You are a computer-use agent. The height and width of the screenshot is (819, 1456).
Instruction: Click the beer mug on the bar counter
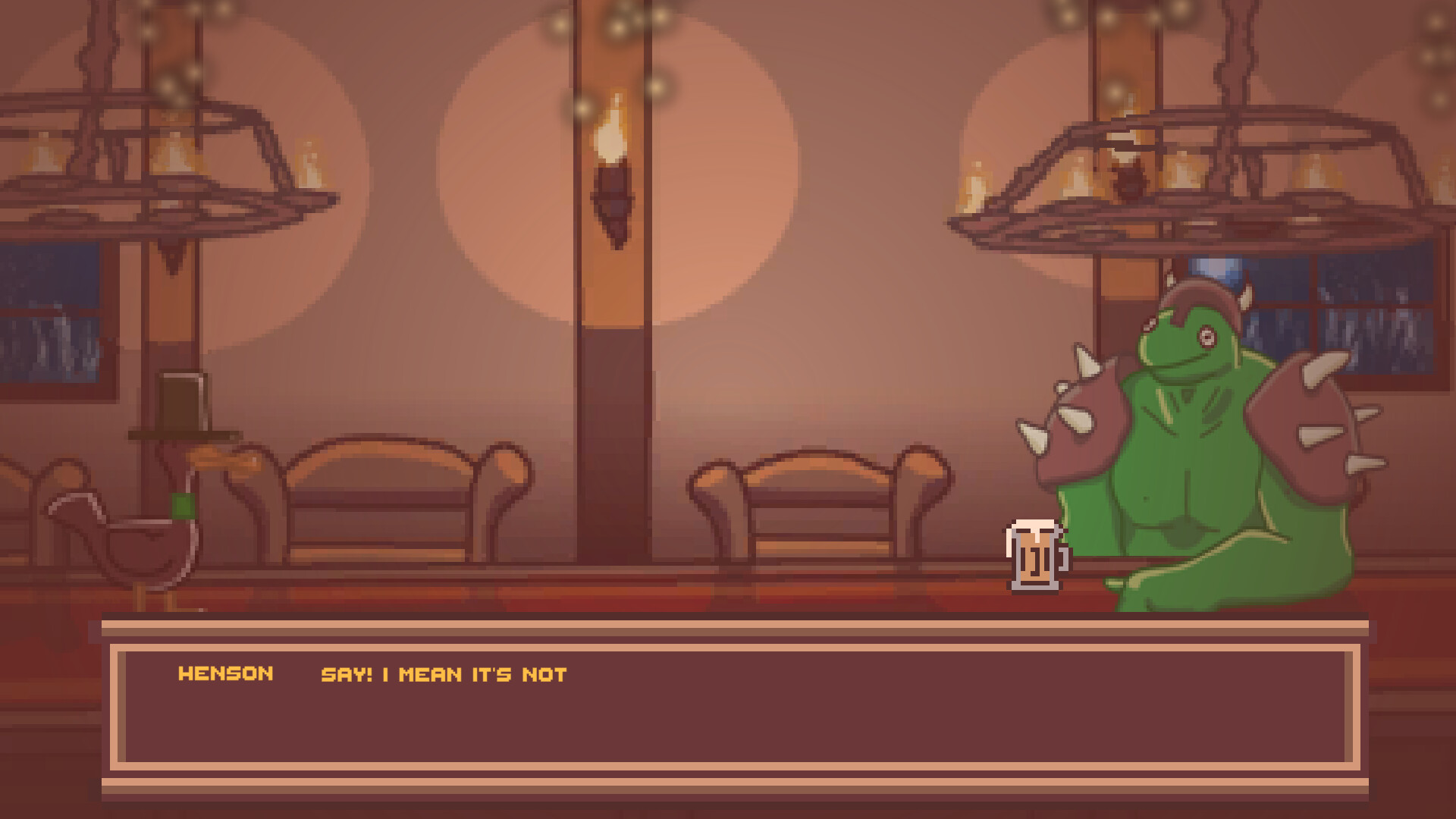pos(1035,557)
